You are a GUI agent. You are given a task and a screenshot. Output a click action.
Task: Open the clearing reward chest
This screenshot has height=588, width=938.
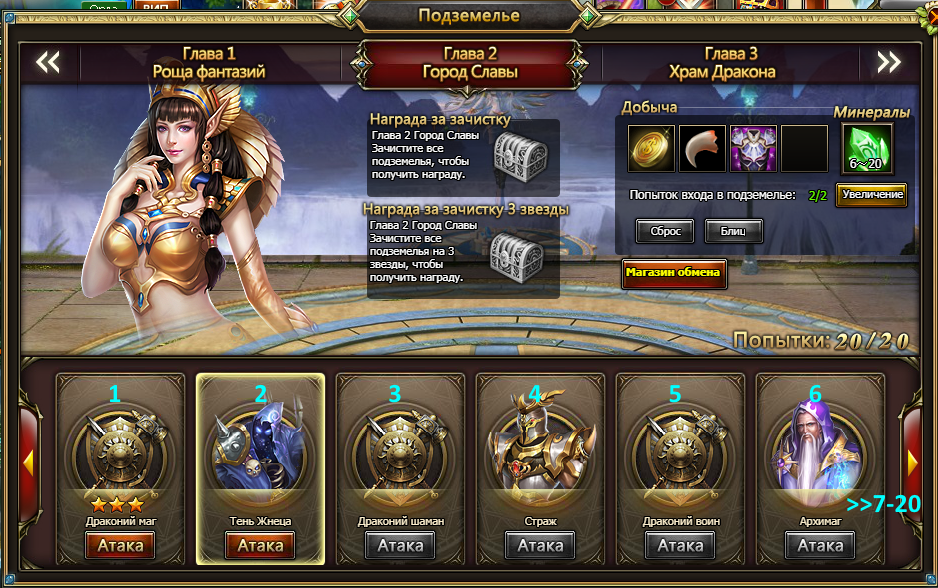[x=521, y=156]
